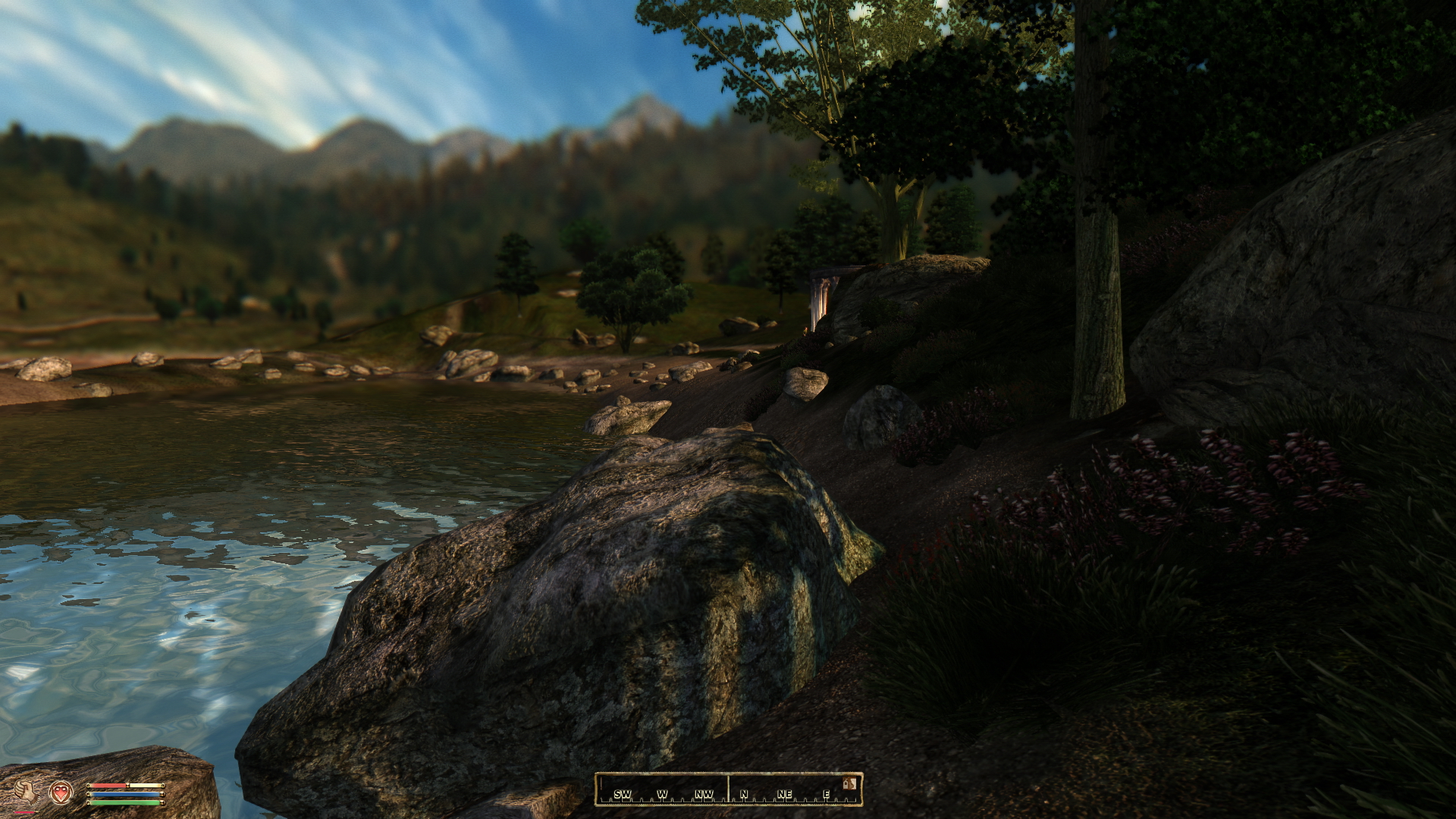Click the fist weapon icon
This screenshot has width=1456, height=819.
(x=26, y=792)
